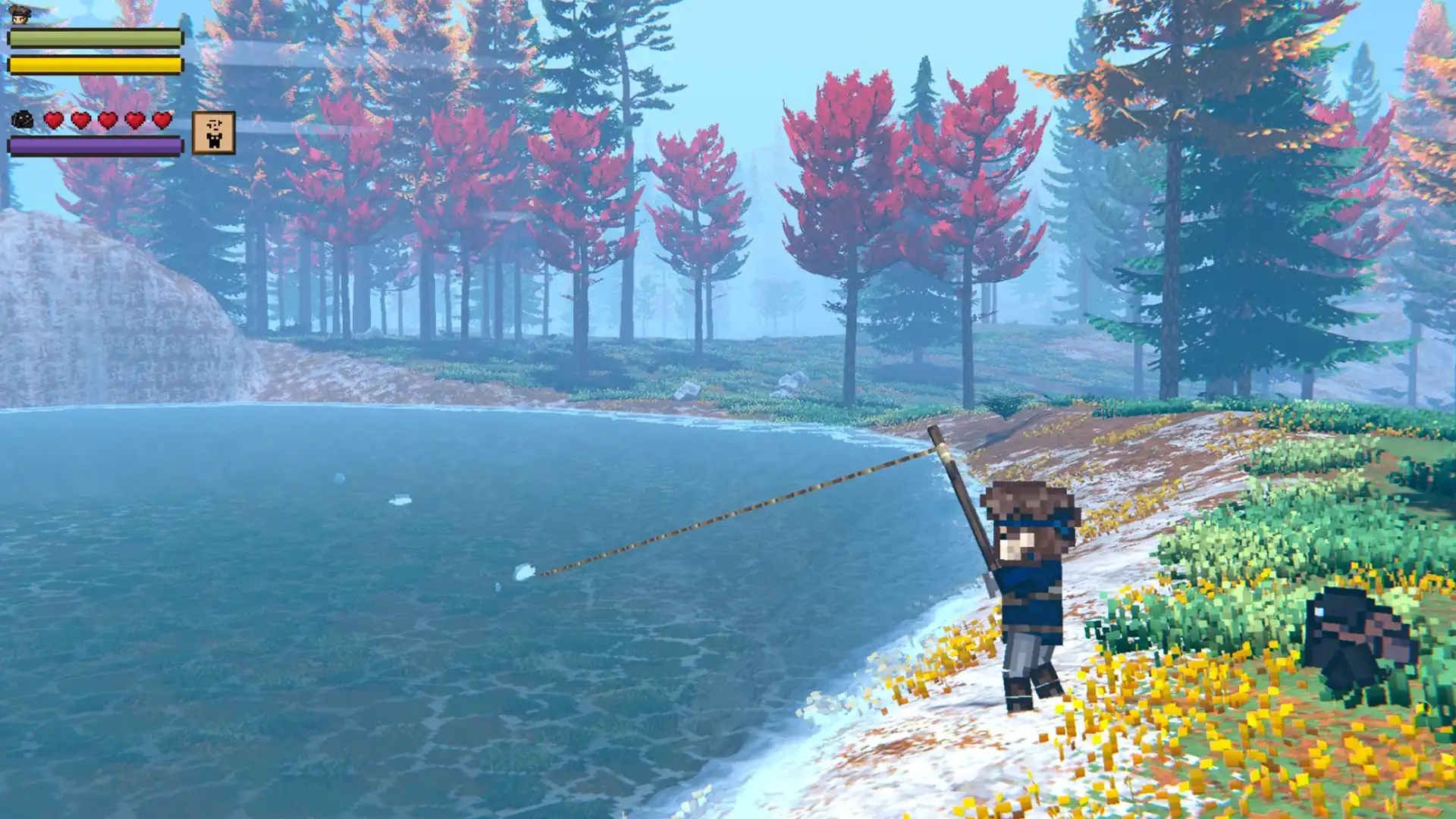The image size is (1456, 819).
Task: Click the black cannonball icon beside the hearts
Action: [23, 121]
